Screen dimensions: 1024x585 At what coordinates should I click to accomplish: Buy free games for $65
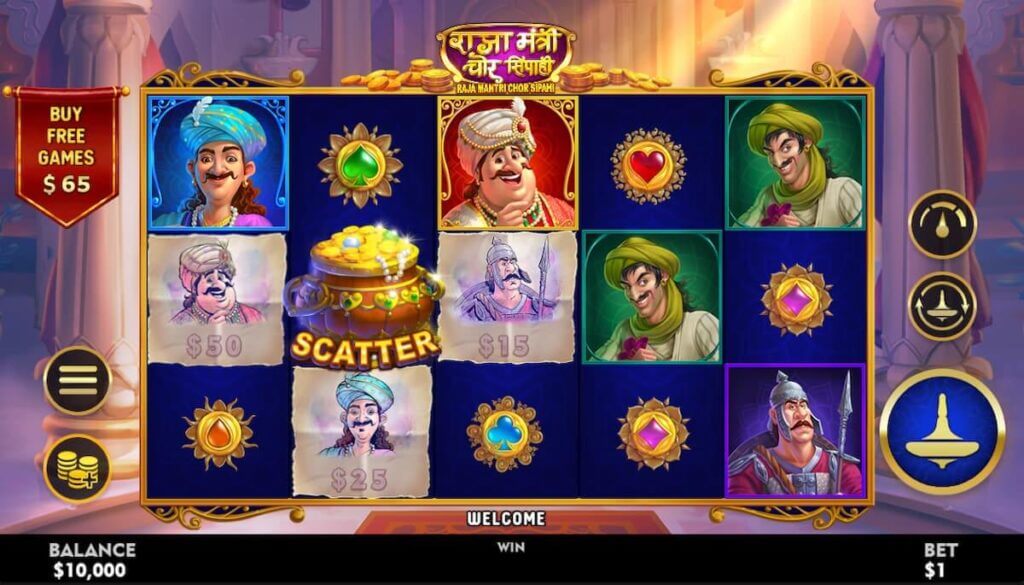[x=66, y=150]
